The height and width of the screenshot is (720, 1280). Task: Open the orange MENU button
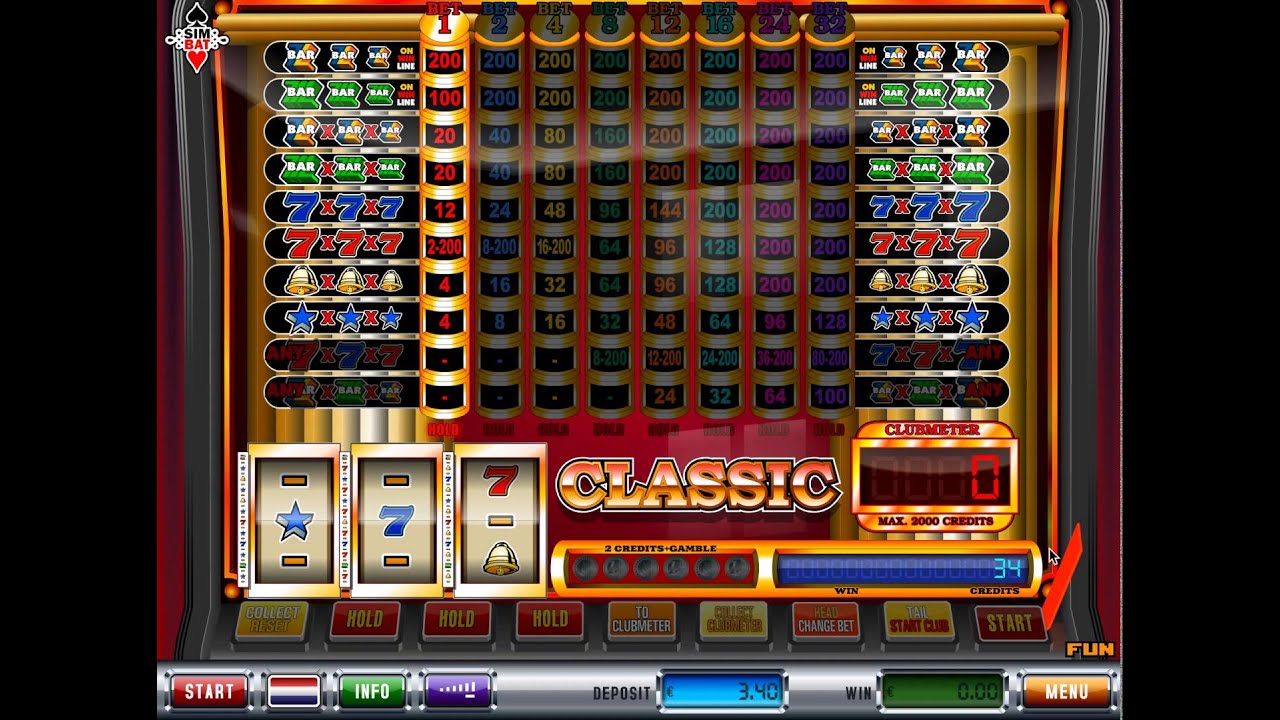(x=1066, y=691)
